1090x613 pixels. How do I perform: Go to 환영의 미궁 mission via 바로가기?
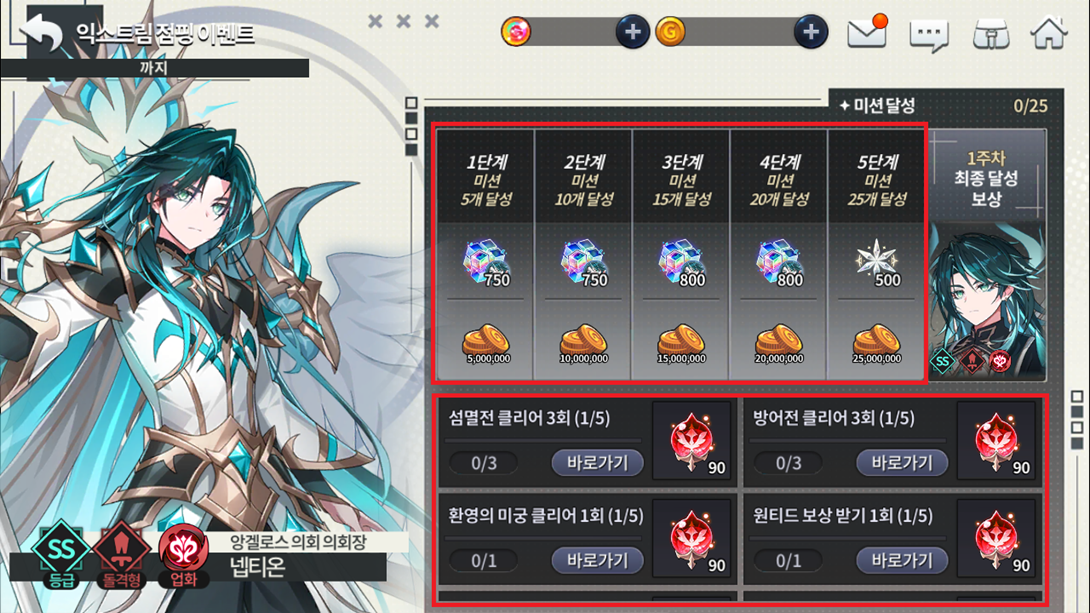point(597,560)
